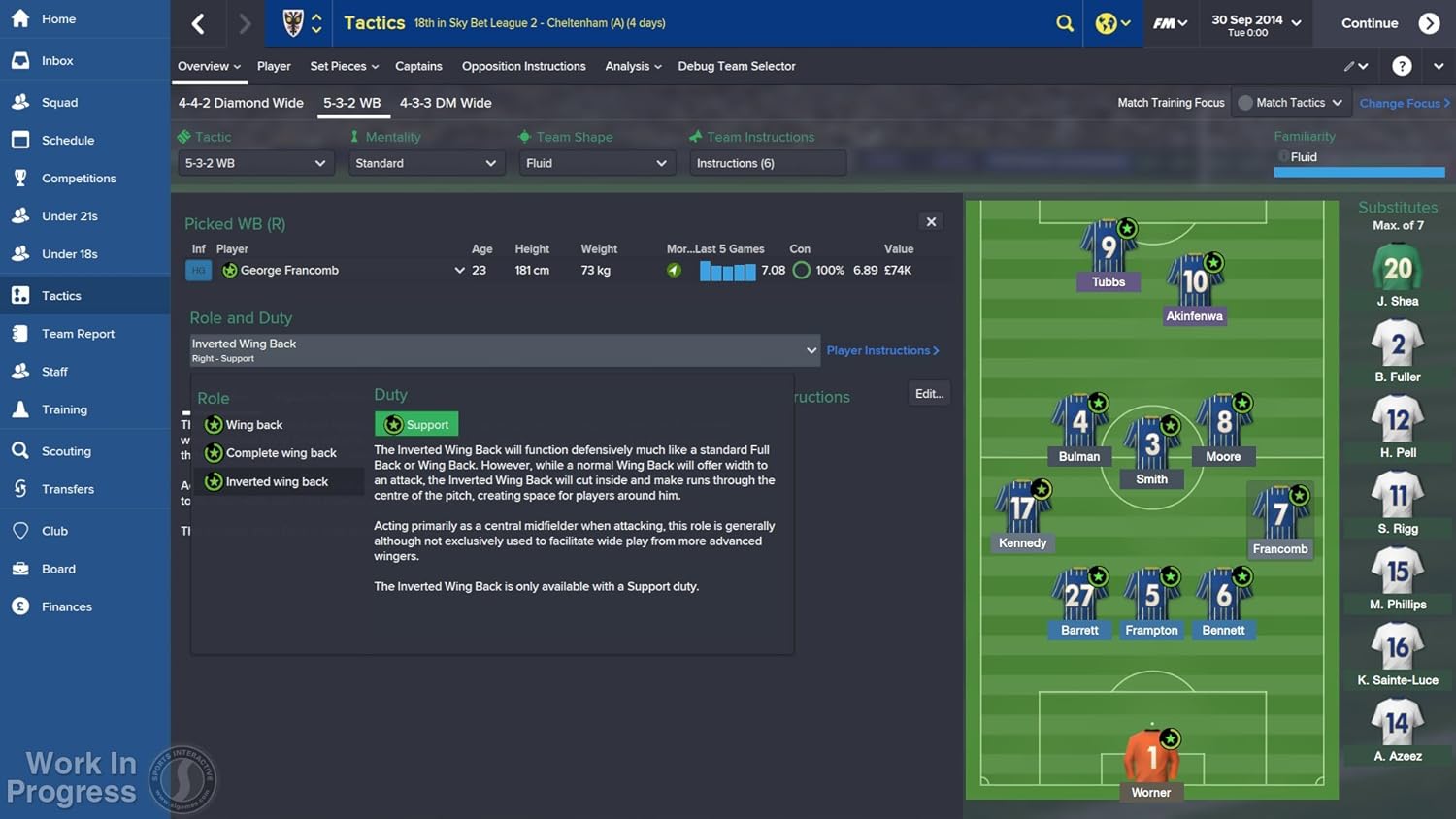Choose the Complete wing back role

(x=281, y=452)
